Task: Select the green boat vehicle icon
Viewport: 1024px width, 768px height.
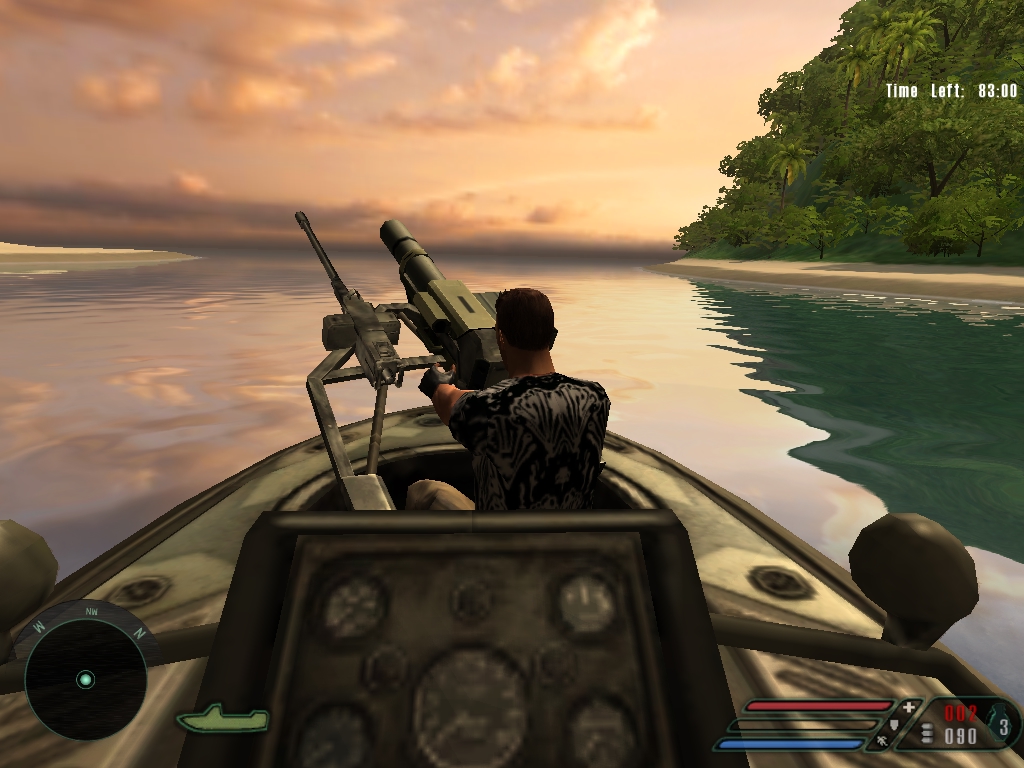Action: click(222, 718)
